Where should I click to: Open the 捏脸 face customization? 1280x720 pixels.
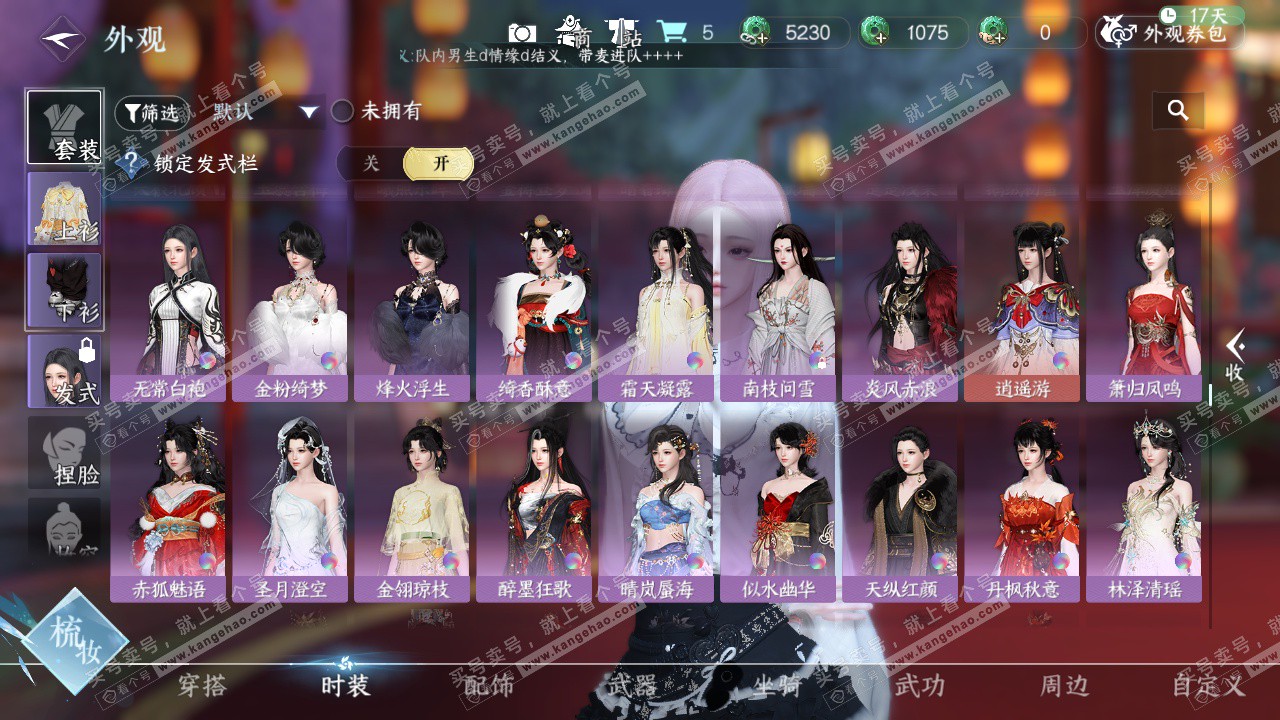tap(64, 453)
